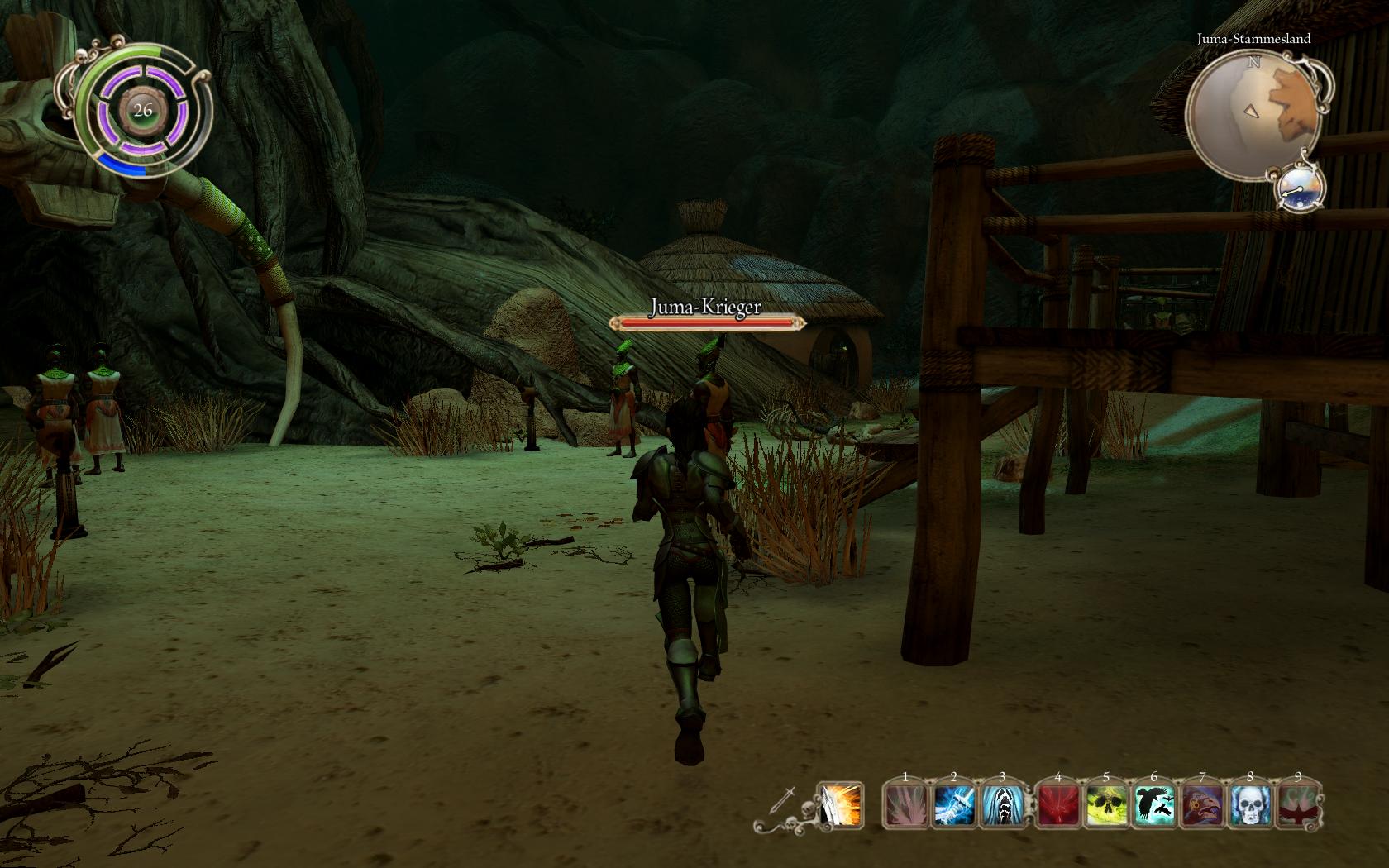Activate the red burst skill in slot 4
Viewport: 1389px width, 868px height.
[1058, 806]
